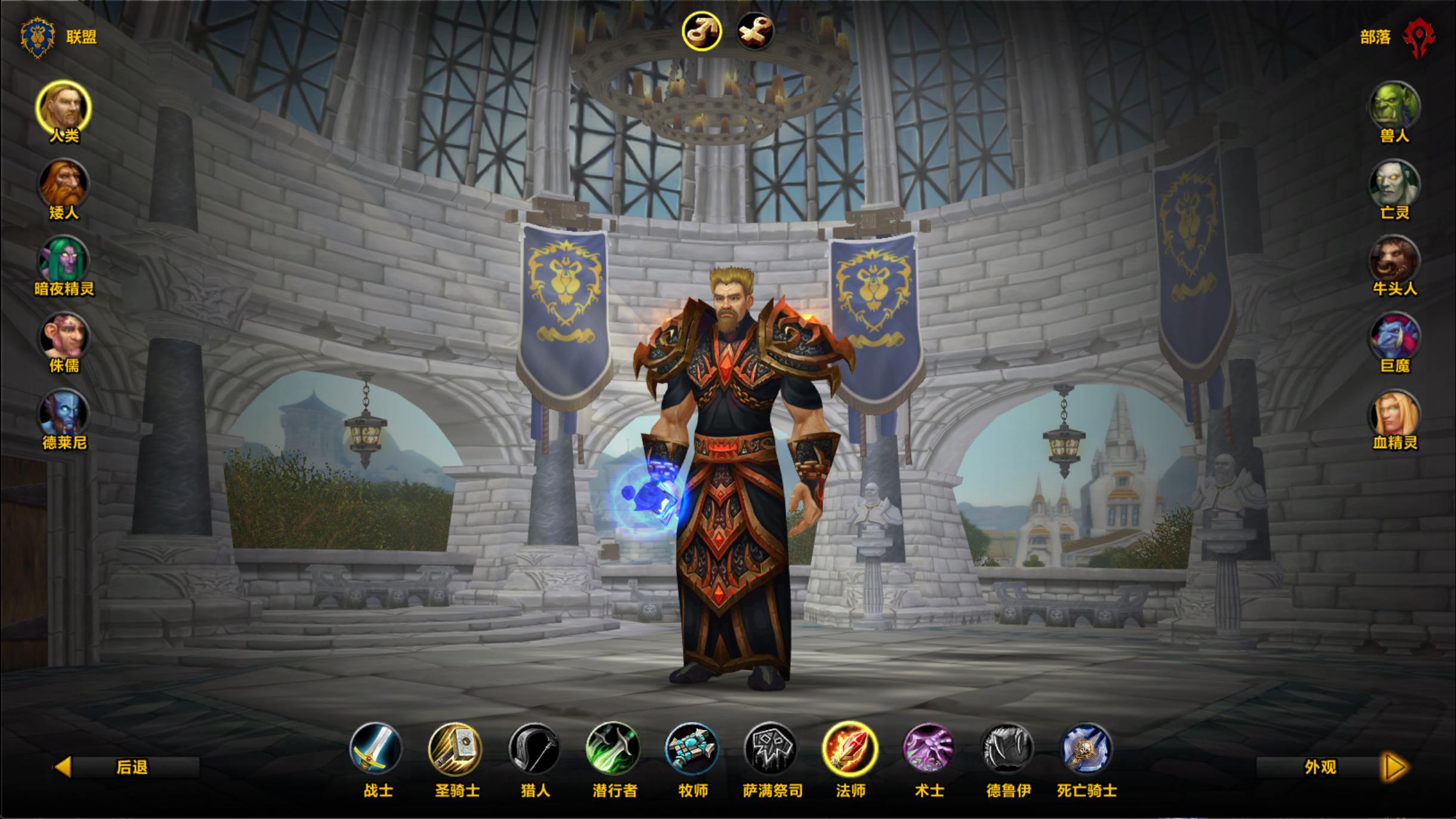Switch to the male gender icon

pyautogui.click(x=702, y=31)
